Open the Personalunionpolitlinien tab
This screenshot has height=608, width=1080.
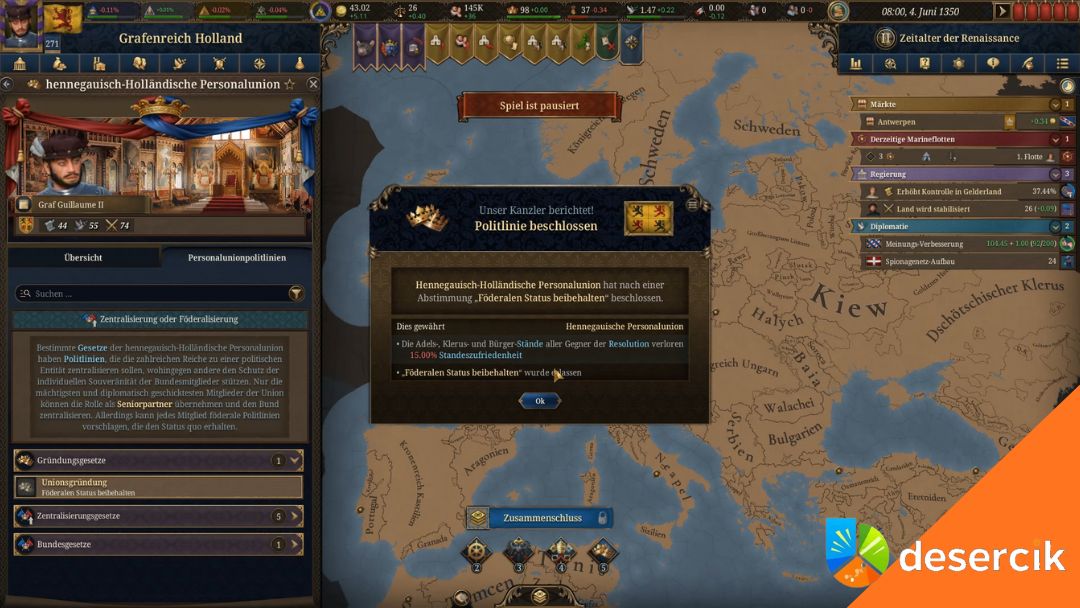click(x=236, y=257)
